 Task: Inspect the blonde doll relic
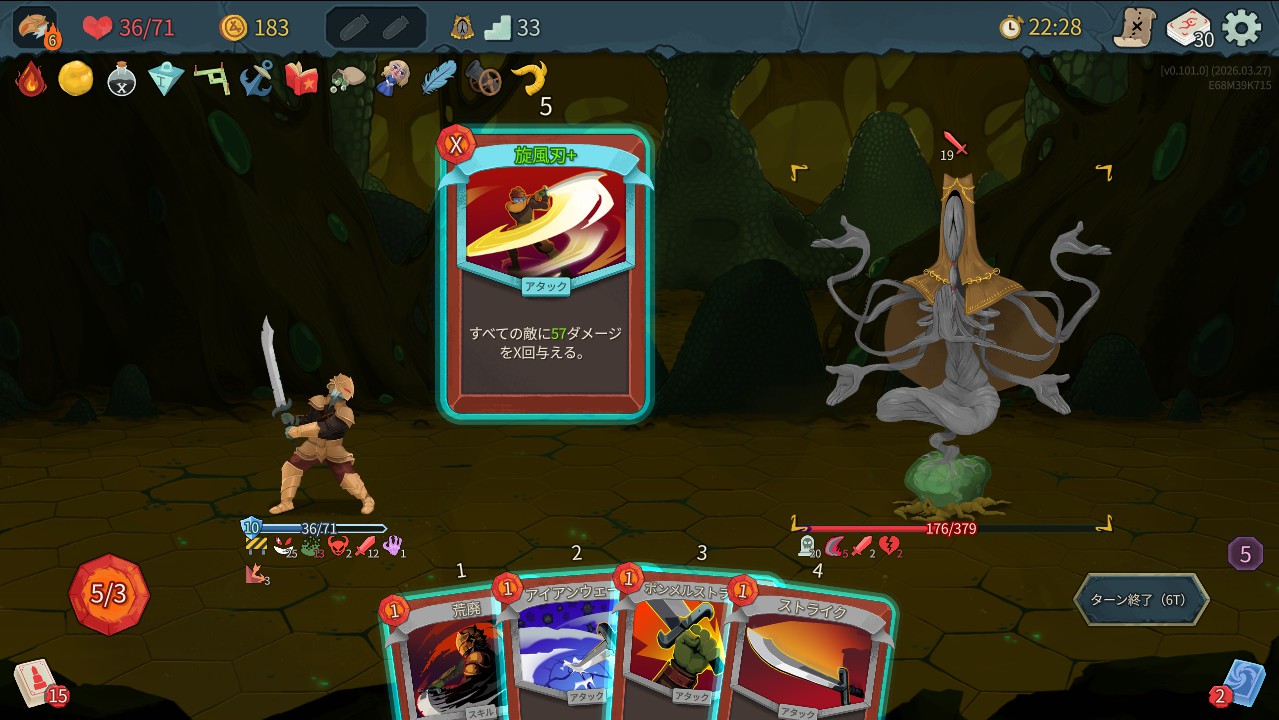point(392,78)
